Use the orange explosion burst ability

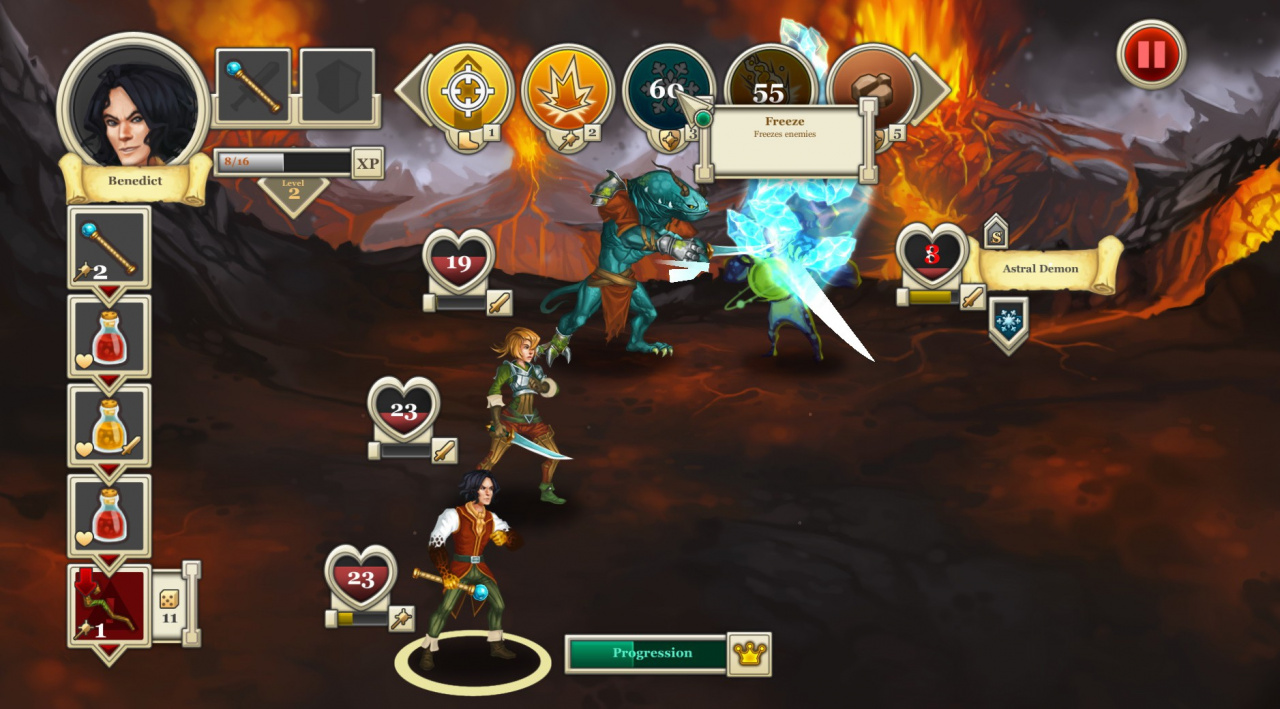(567, 90)
